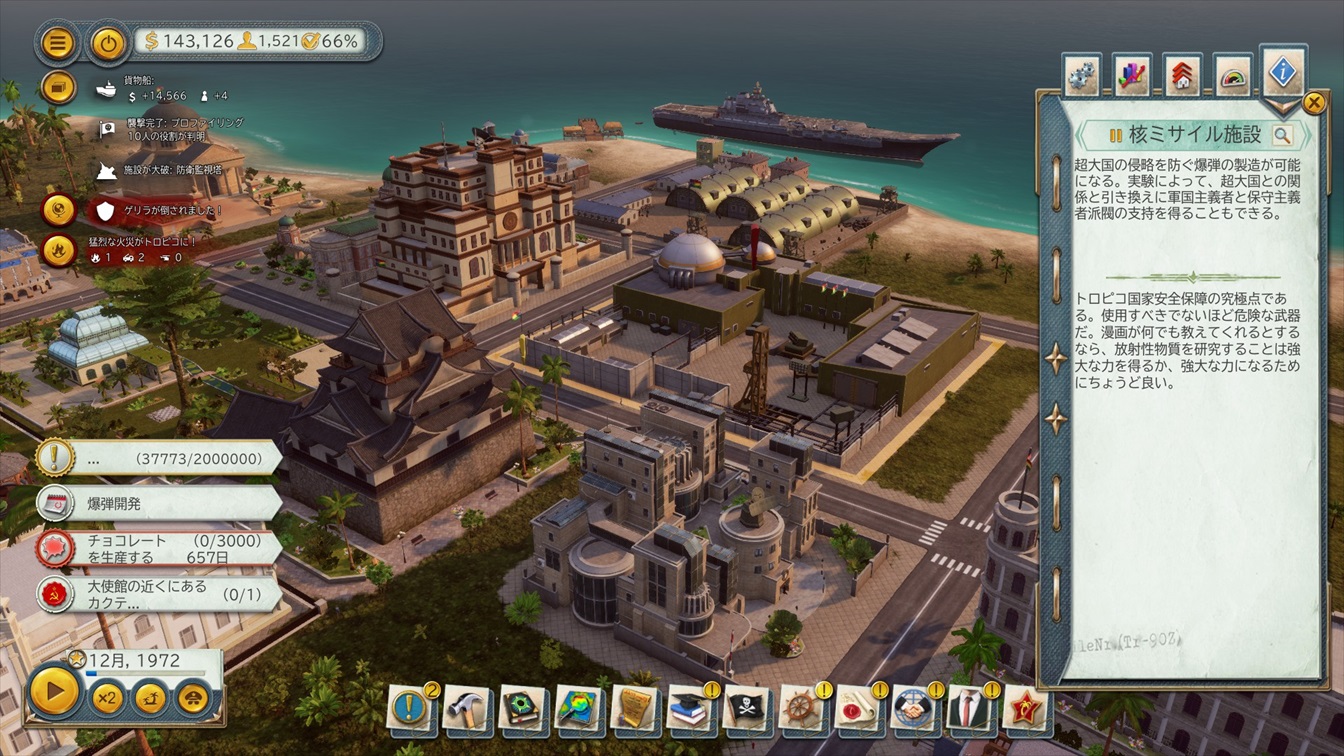Open the main hamburger menu
1344x756 pixels.
tap(58, 43)
